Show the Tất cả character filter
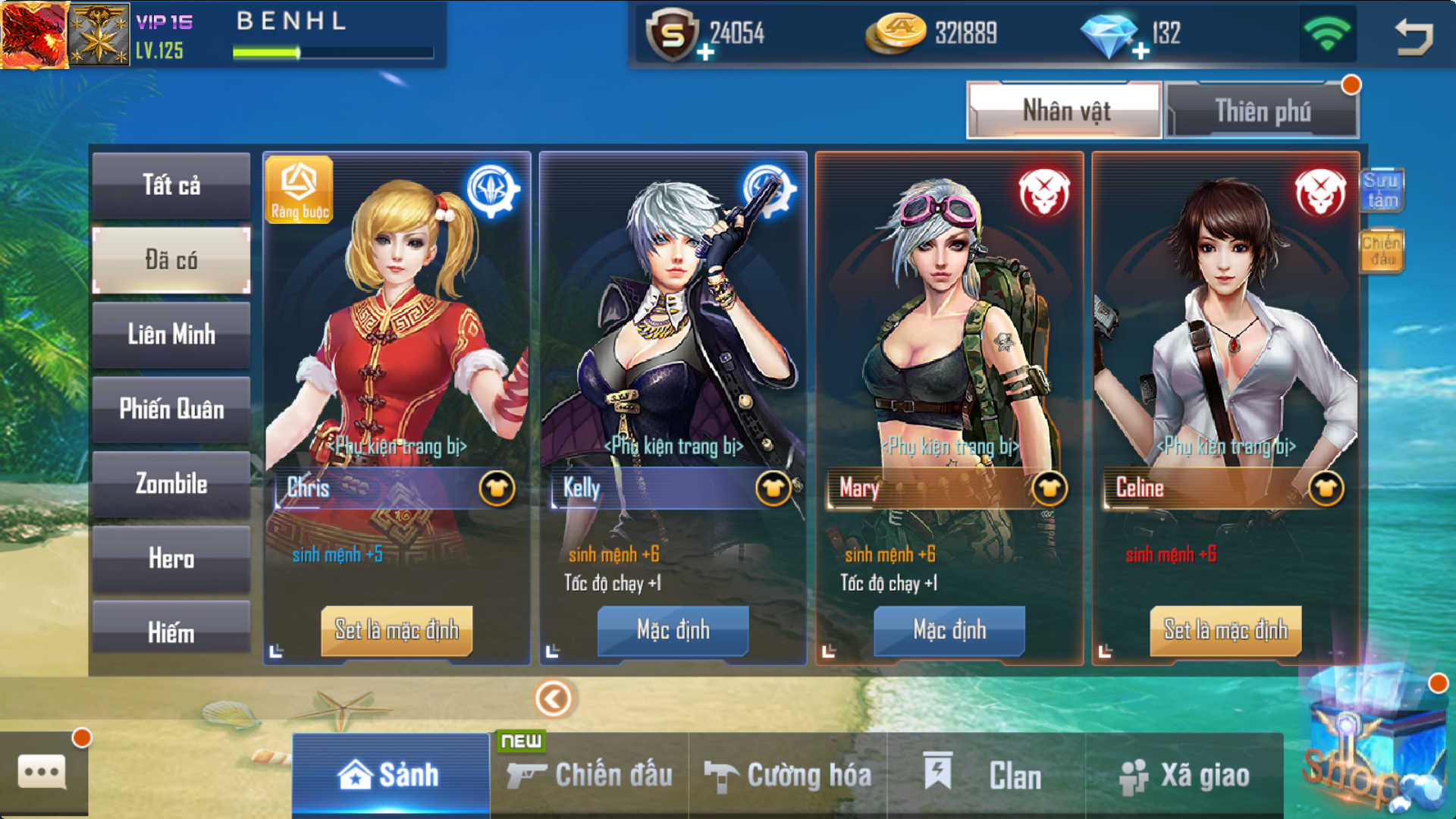This screenshot has width=1456, height=819. (x=171, y=185)
